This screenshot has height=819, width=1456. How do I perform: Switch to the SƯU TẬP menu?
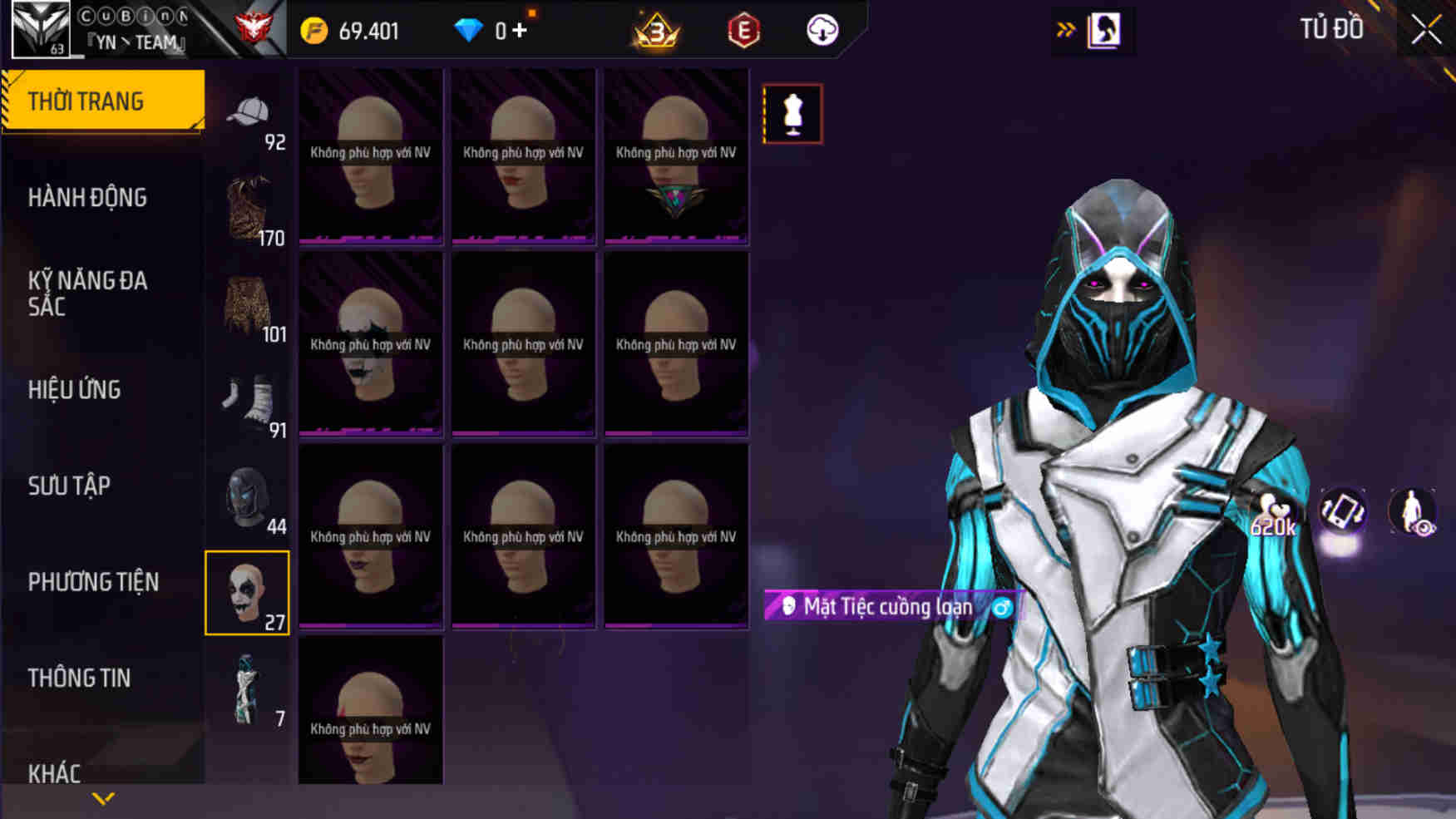click(73, 486)
